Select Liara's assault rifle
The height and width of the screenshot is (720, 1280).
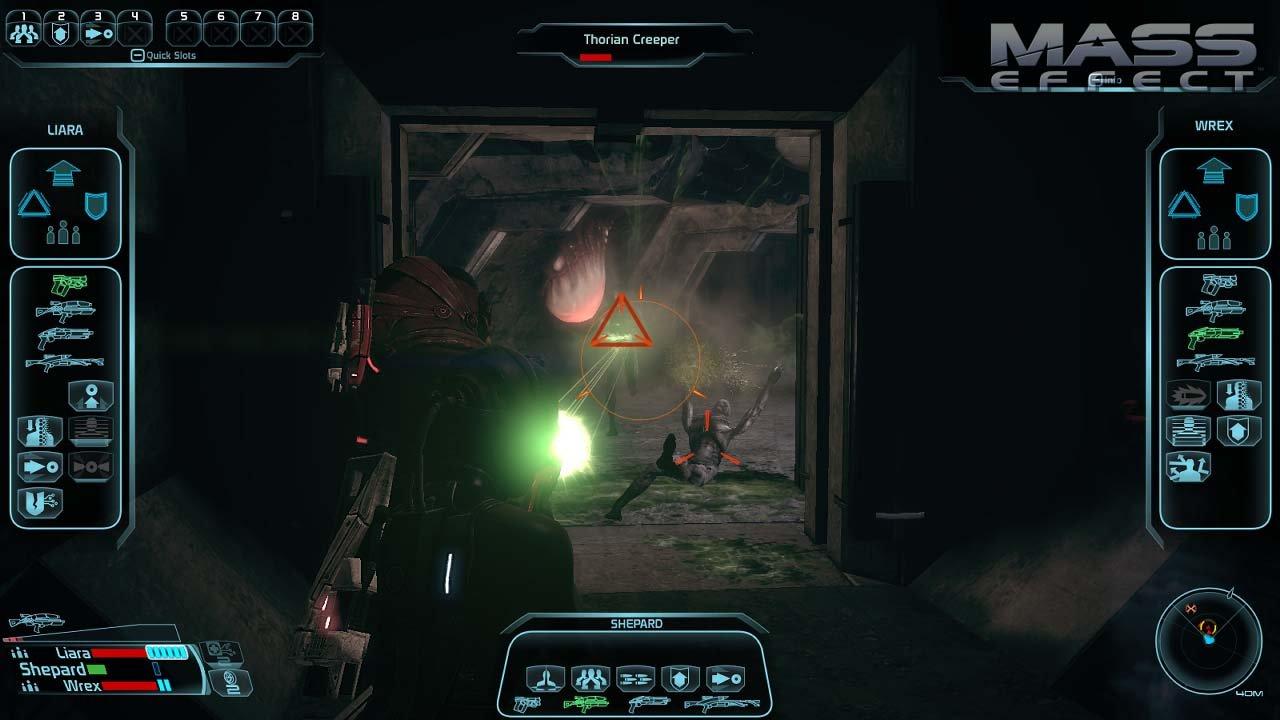coord(64,311)
